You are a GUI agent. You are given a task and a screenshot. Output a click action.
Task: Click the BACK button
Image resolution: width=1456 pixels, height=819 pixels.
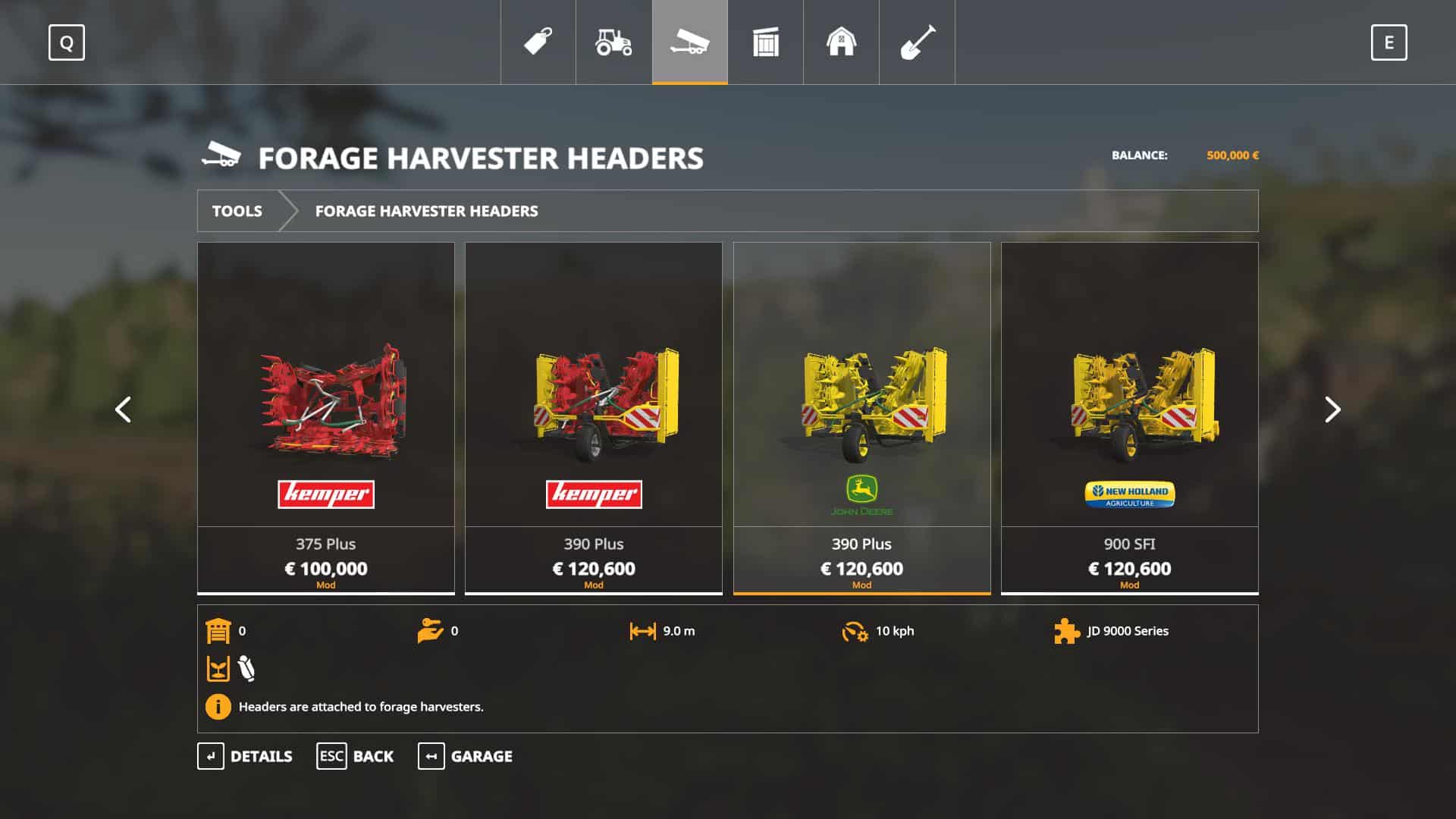[355, 756]
